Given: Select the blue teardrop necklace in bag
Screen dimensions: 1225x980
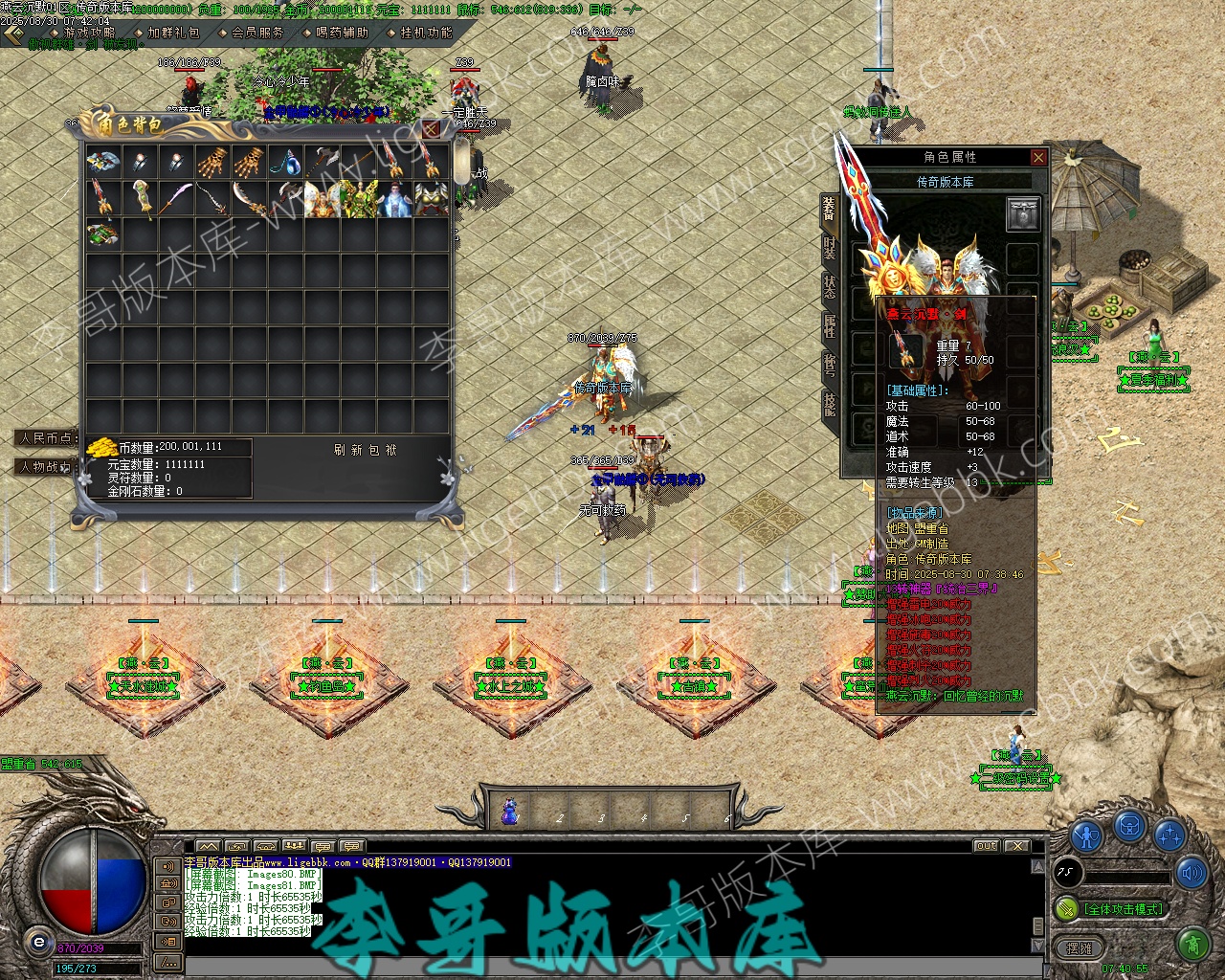Looking at the screenshot, I should (x=284, y=162).
